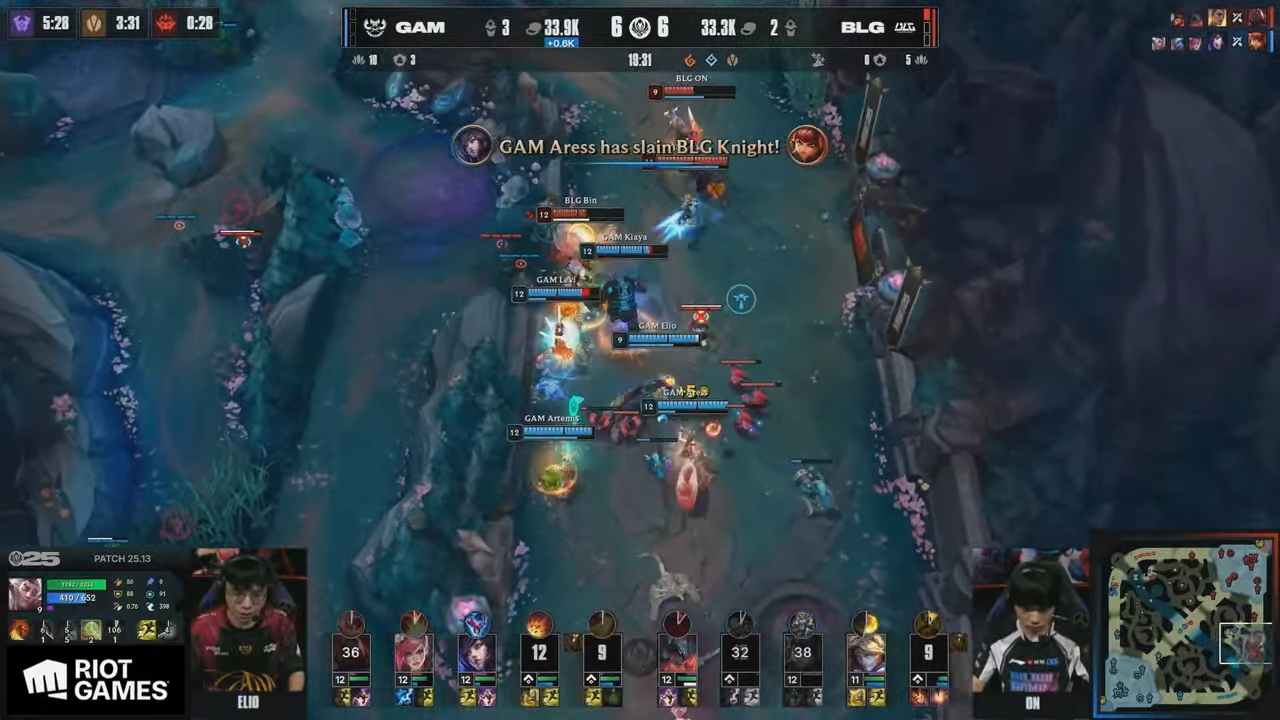Click the gold coin icon beside 33.9K
The width and height of the screenshot is (1280, 720).
[x=532, y=27]
